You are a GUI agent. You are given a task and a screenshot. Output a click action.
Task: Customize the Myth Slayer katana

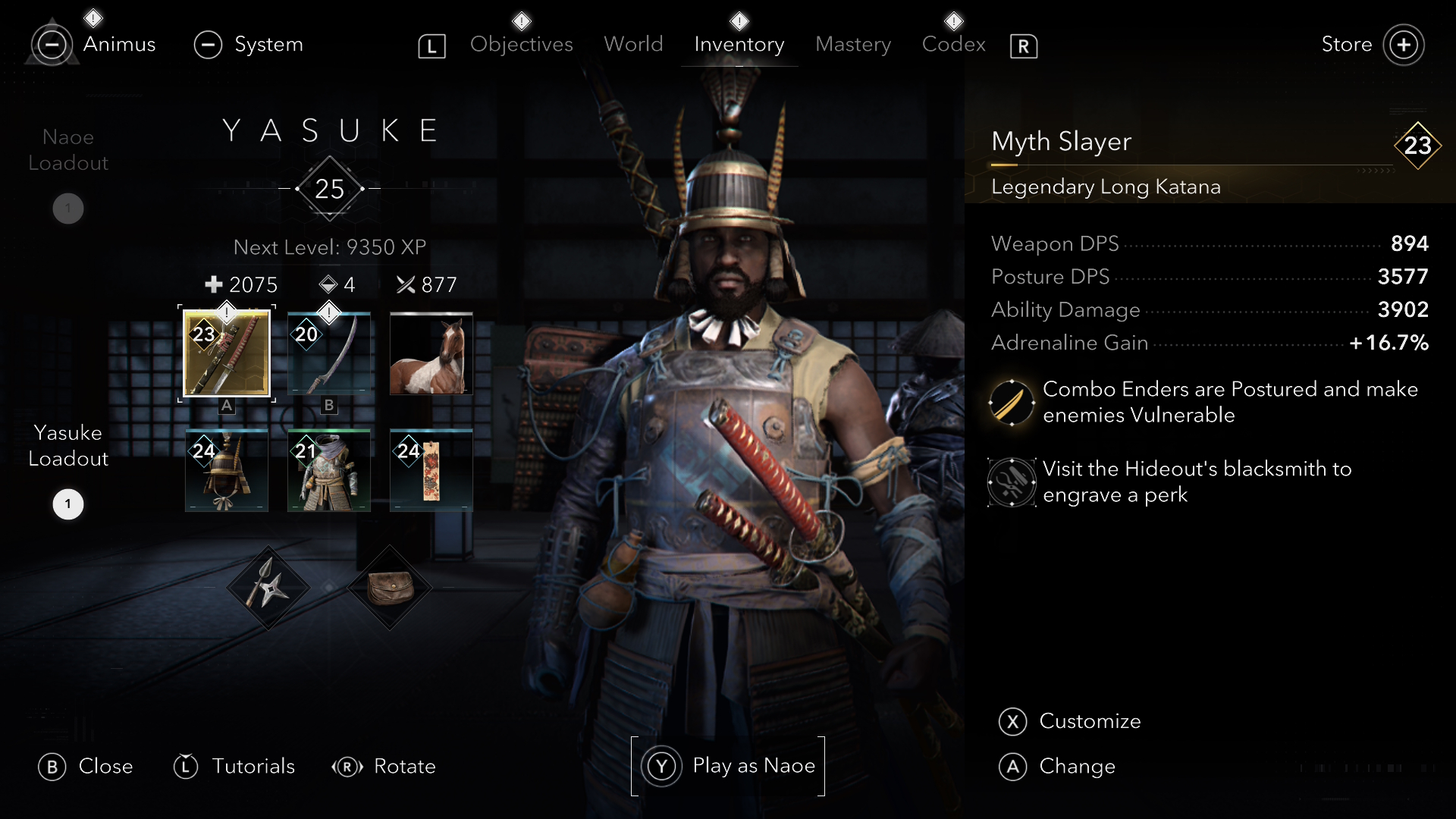(x=1089, y=721)
